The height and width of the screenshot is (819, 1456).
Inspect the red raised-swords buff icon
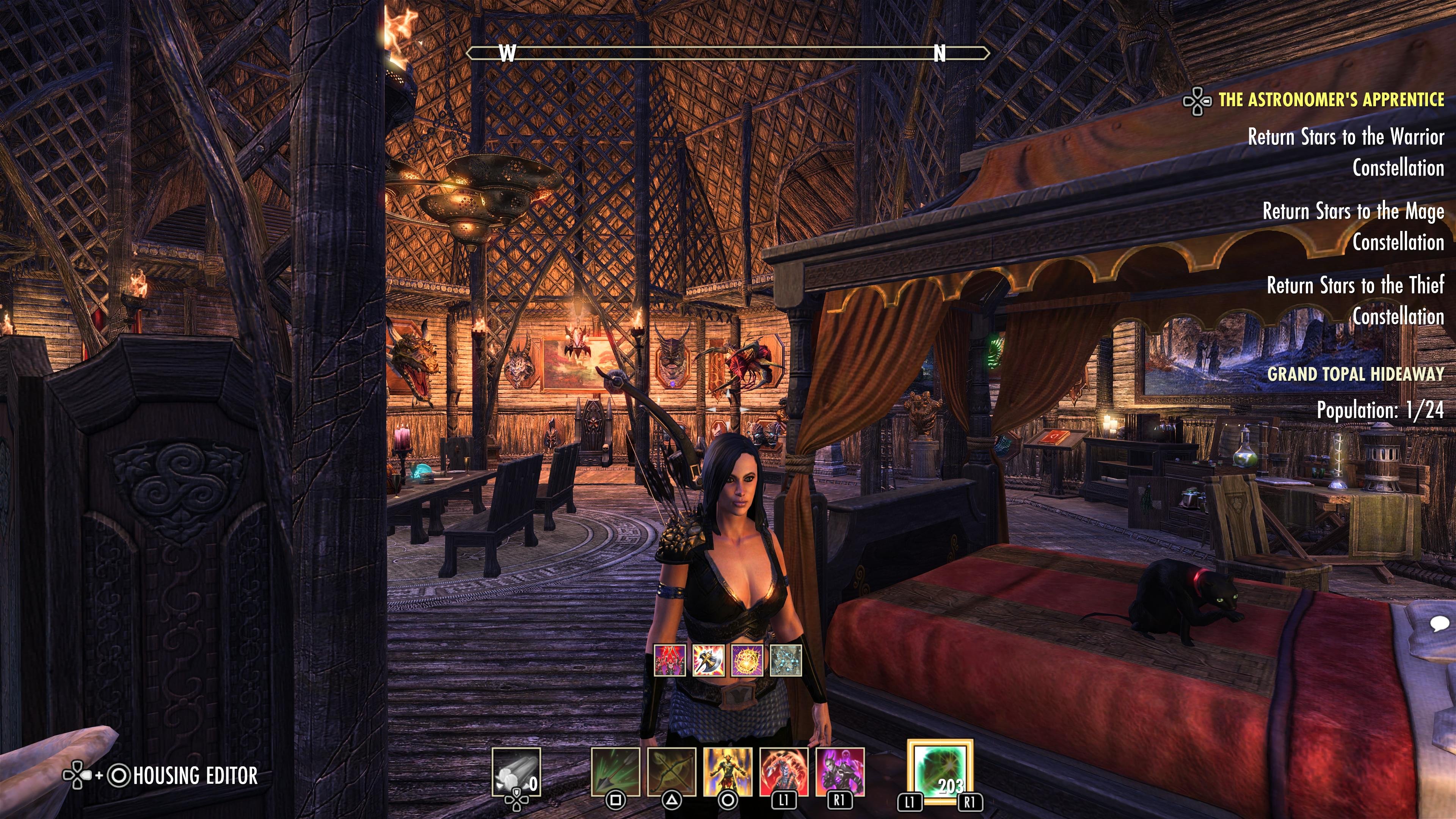[x=670, y=660]
